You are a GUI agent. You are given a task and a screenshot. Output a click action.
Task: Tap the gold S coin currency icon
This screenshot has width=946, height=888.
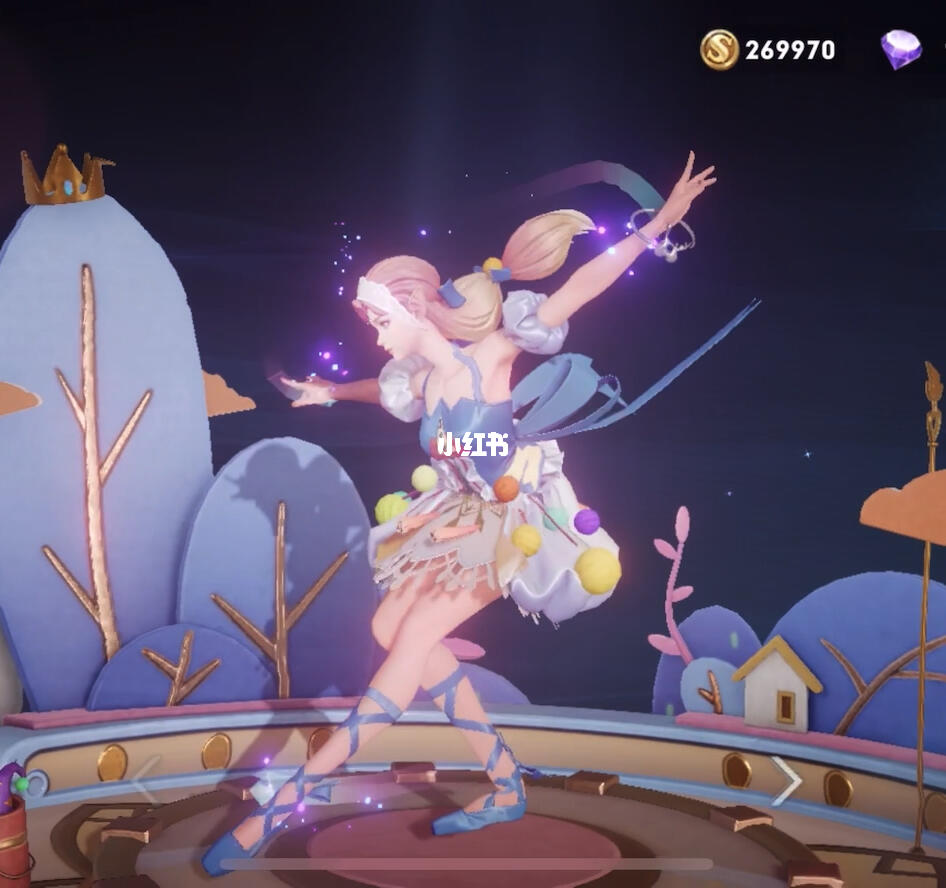pos(719,49)
